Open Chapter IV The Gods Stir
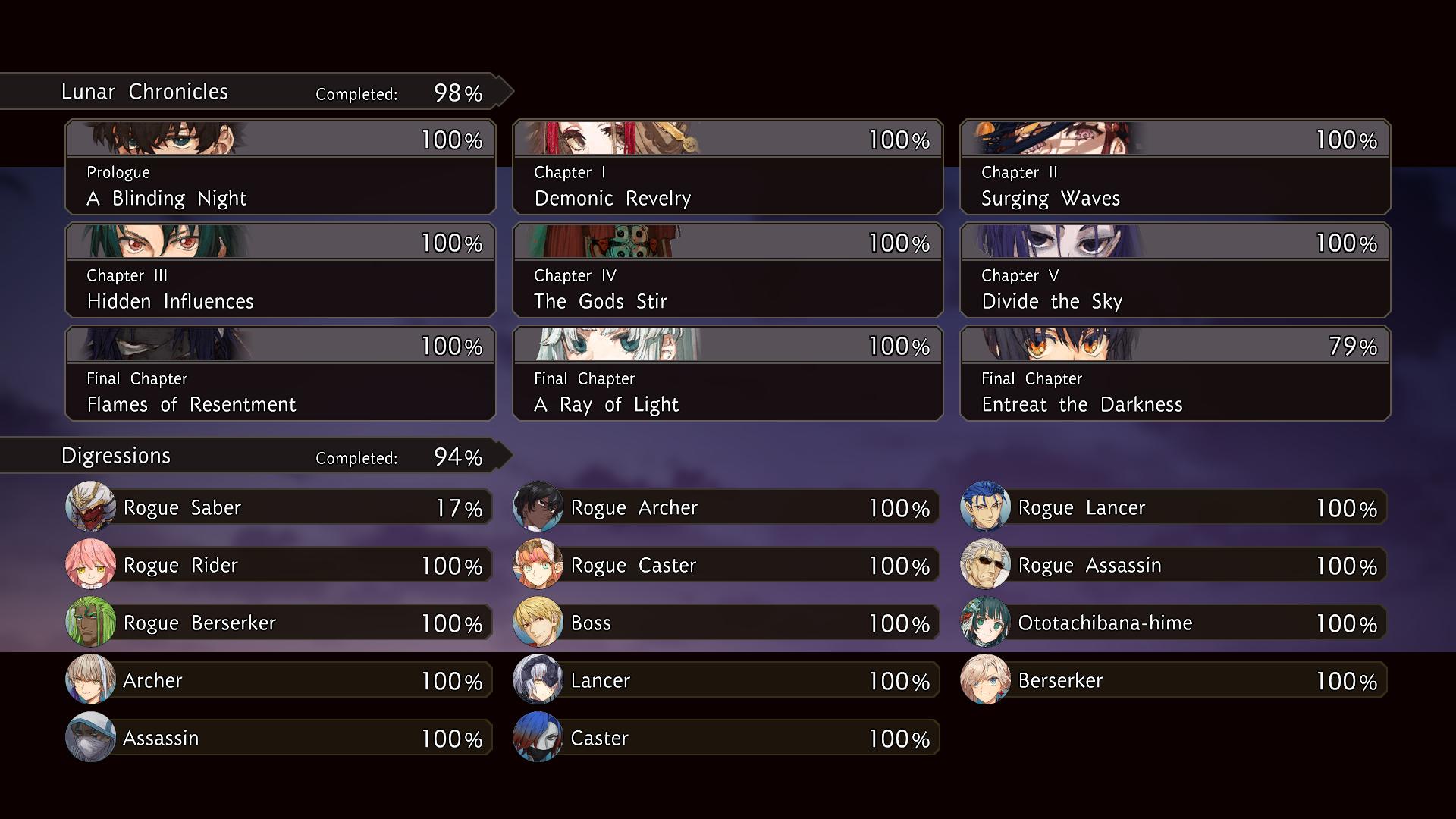The image size is (1456, 819). [x=728, y=271]
